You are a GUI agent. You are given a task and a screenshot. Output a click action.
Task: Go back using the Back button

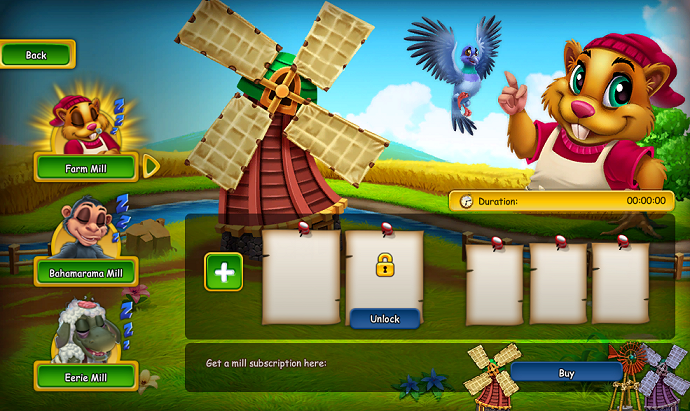(x=37, y=55)
